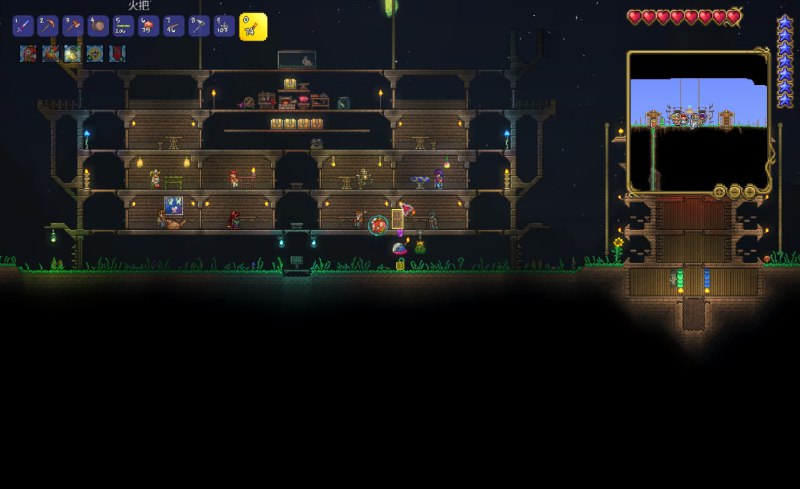Equip the axe in hotbar slot 8
This screenshot has width=800, height=489.
click(x=198, y=27)
